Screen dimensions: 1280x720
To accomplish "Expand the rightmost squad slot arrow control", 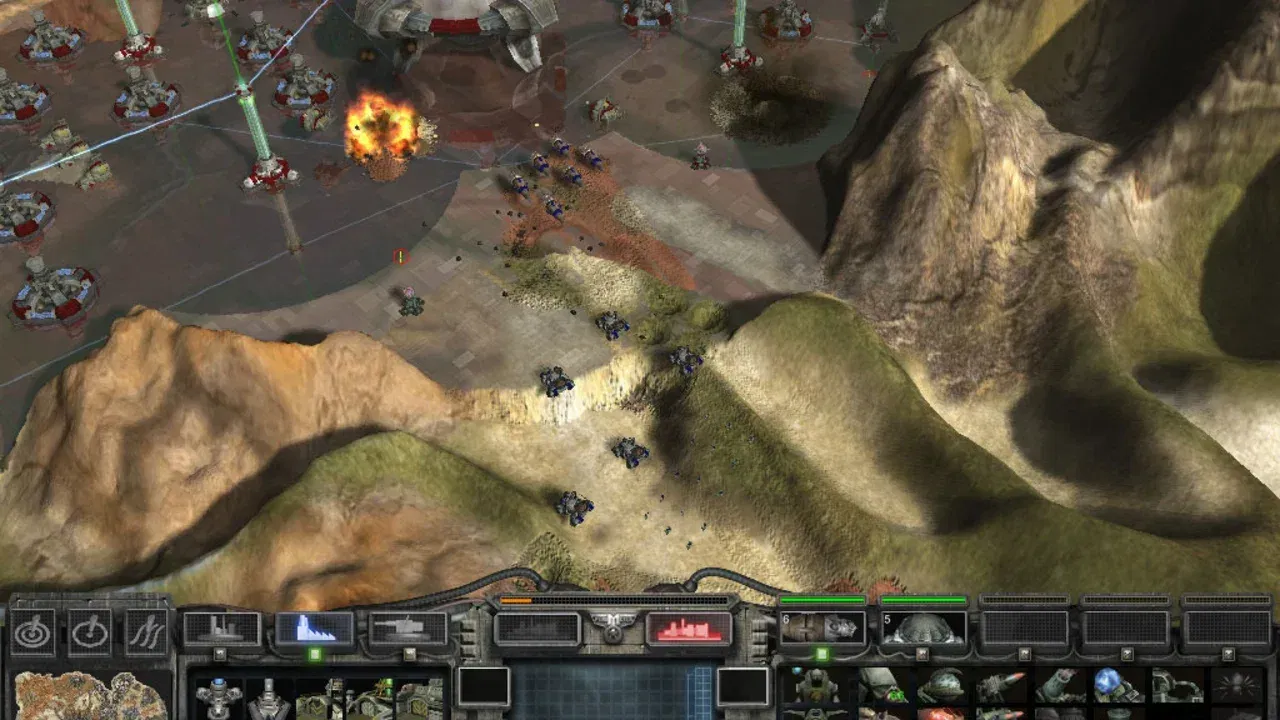I will (x=1227, y=653).
